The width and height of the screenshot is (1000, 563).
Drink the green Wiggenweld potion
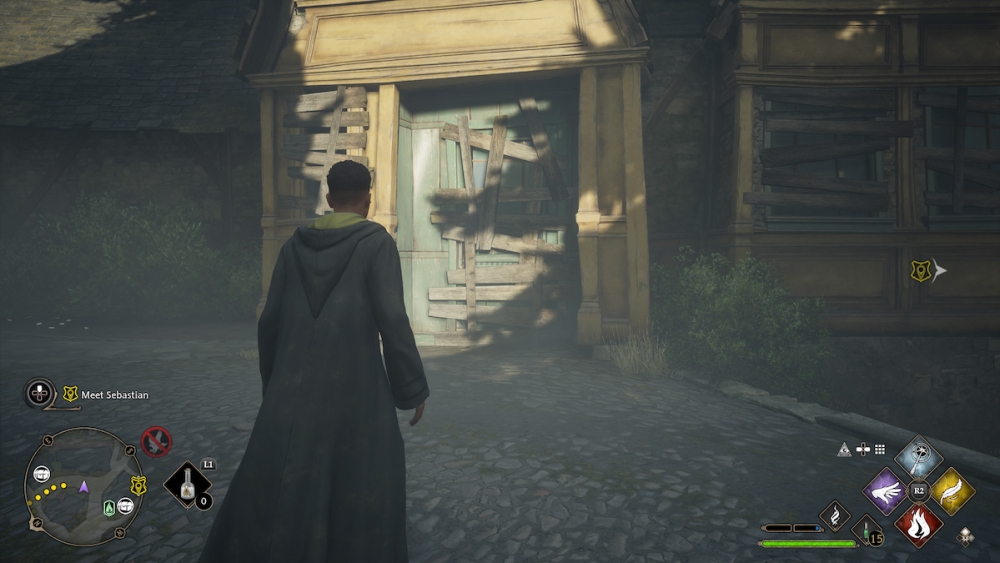point(867,530)
